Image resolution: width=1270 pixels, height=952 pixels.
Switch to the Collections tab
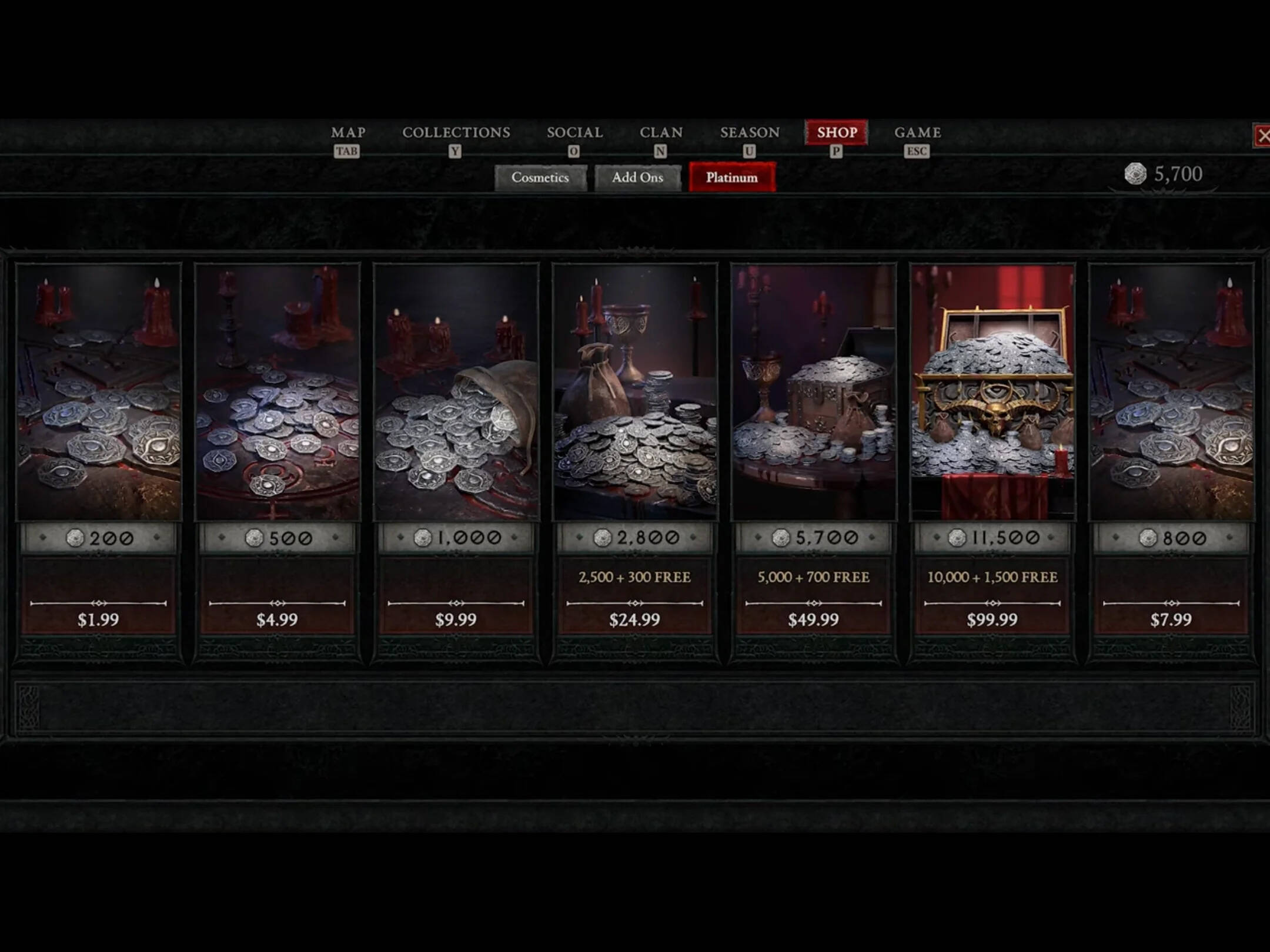(456, 133)
